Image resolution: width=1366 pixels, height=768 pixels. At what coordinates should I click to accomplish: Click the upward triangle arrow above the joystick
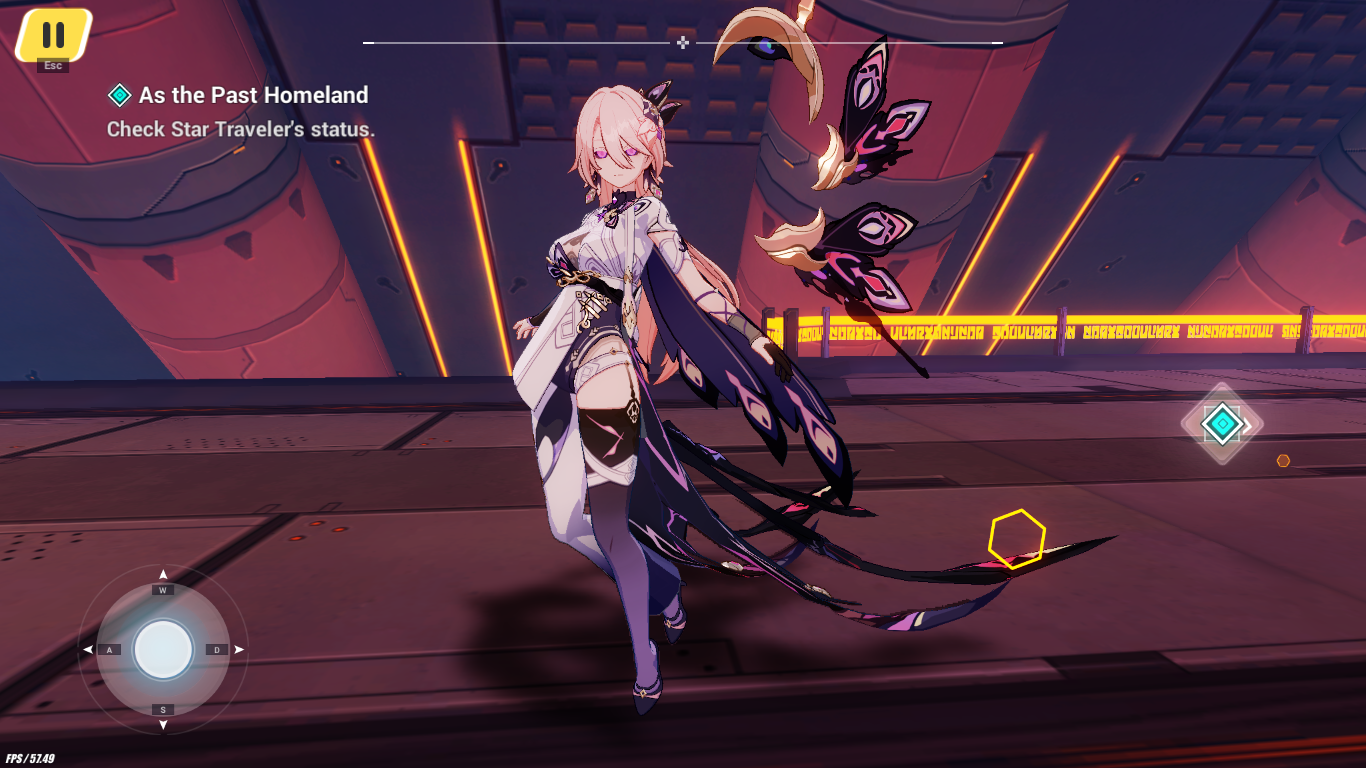click(163, 574)
